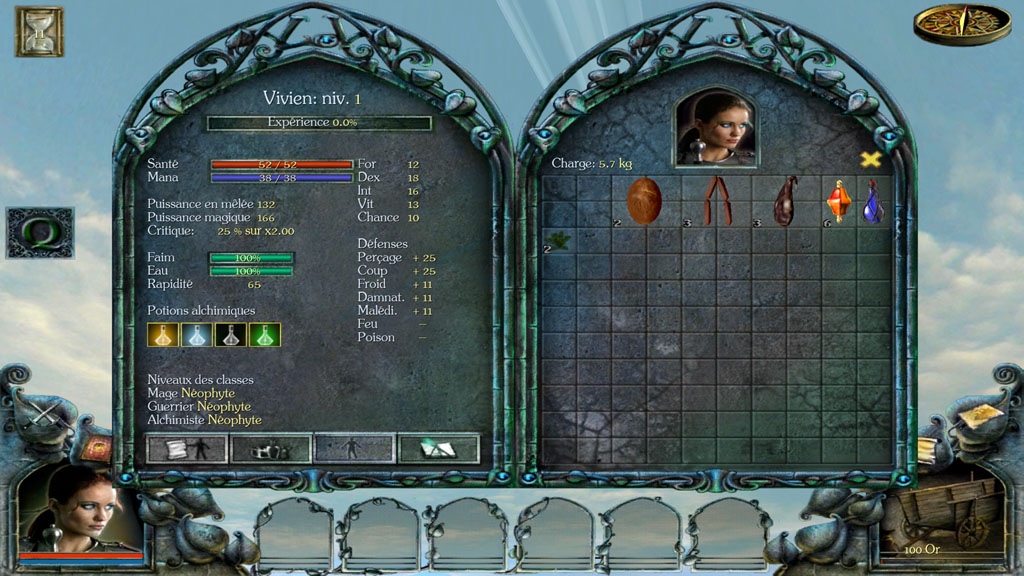Screen dimensions: 1024x576
Task: Close the inventory with the yellow X
Action: [x=871, y=159]
